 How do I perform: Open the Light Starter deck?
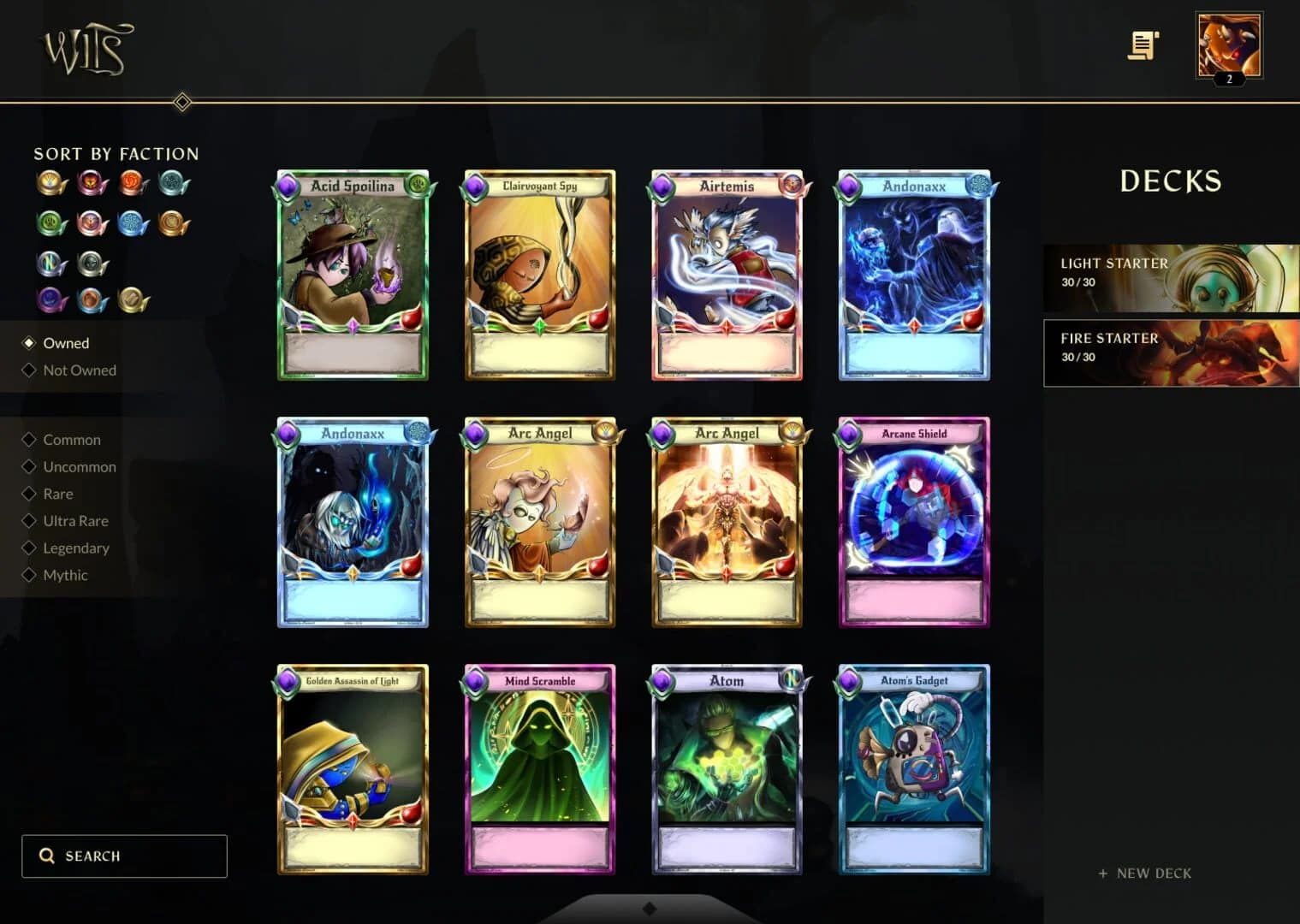pyautogui.click(x=1170, y=277)
